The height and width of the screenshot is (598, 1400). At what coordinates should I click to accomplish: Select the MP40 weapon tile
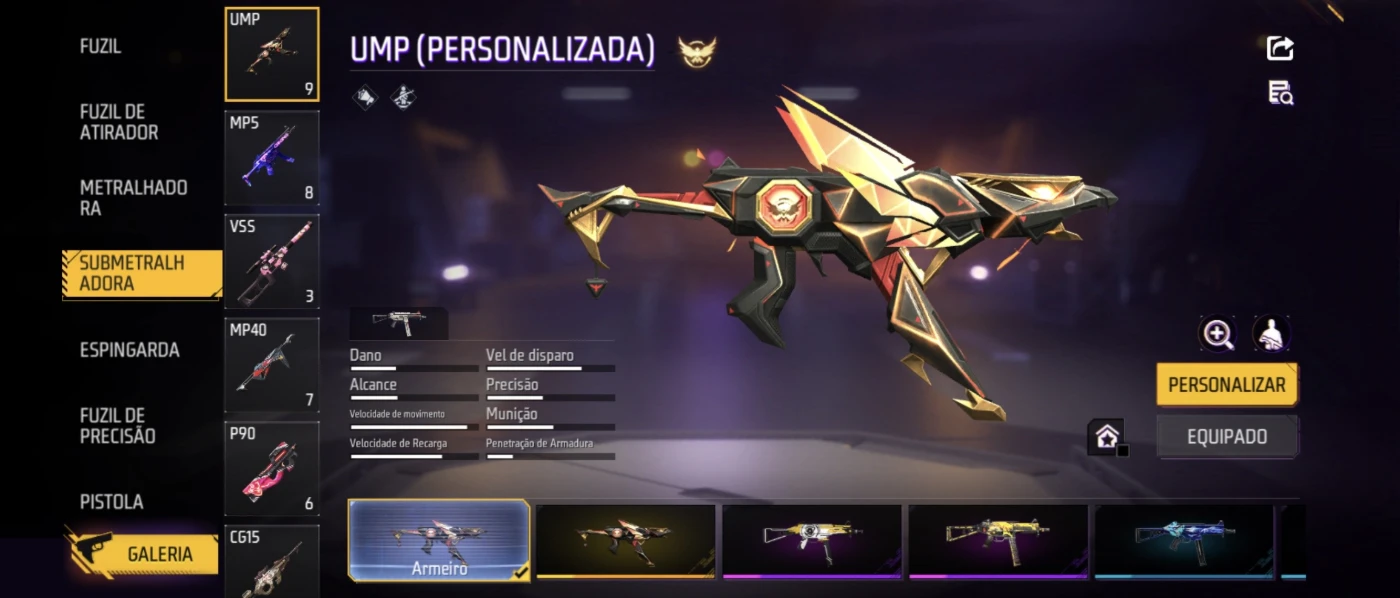tap(272, 365)
